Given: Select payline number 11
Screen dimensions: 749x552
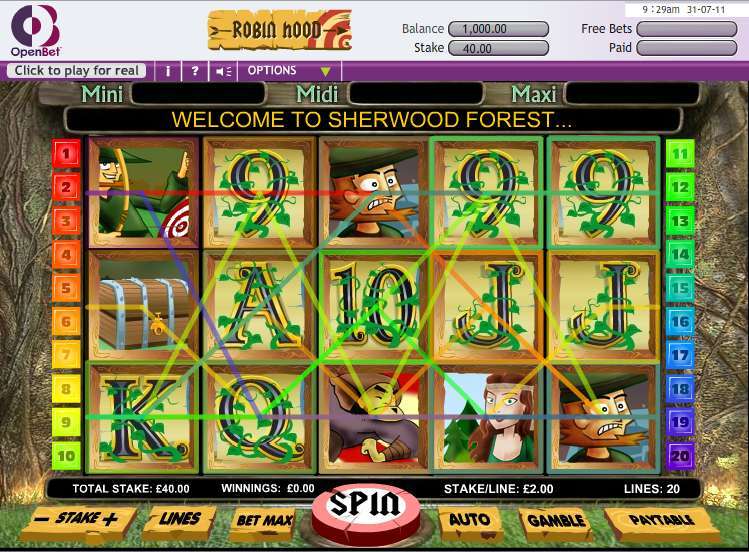Looking at the screenshot, I should click(x=681, y=154).
